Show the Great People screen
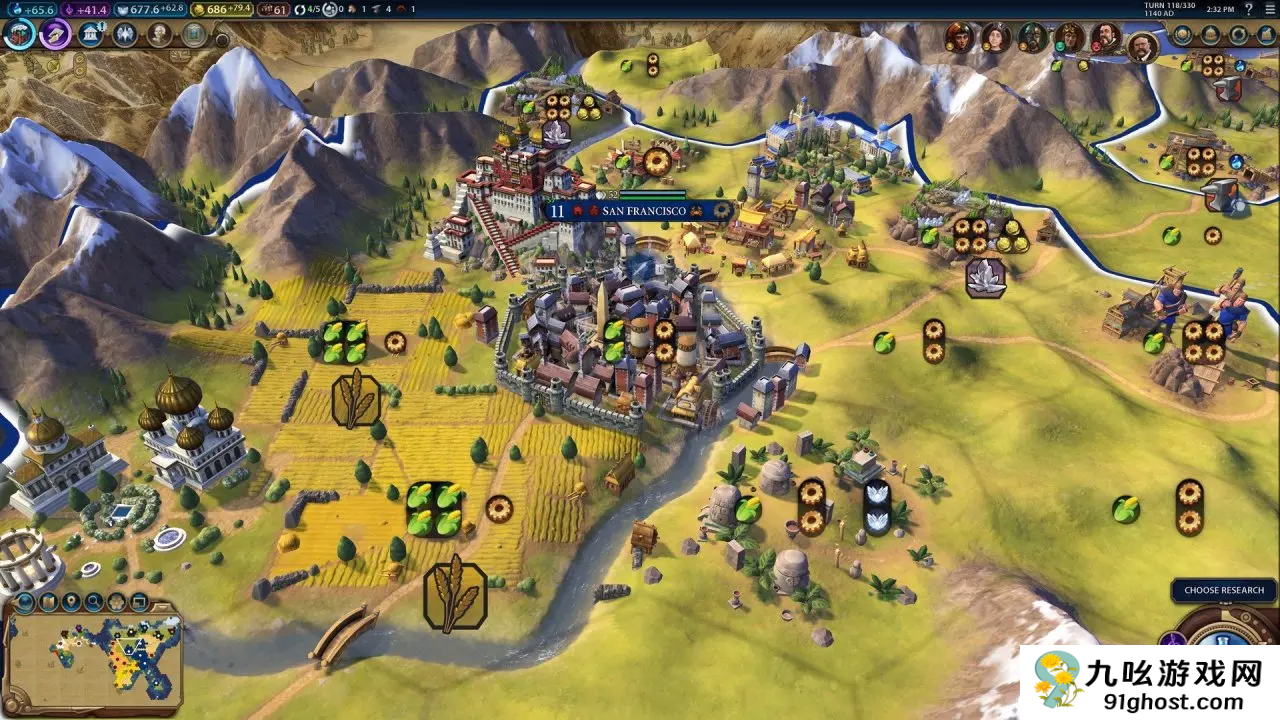The width and height of the screenshot is (1280, 720). 160,34
